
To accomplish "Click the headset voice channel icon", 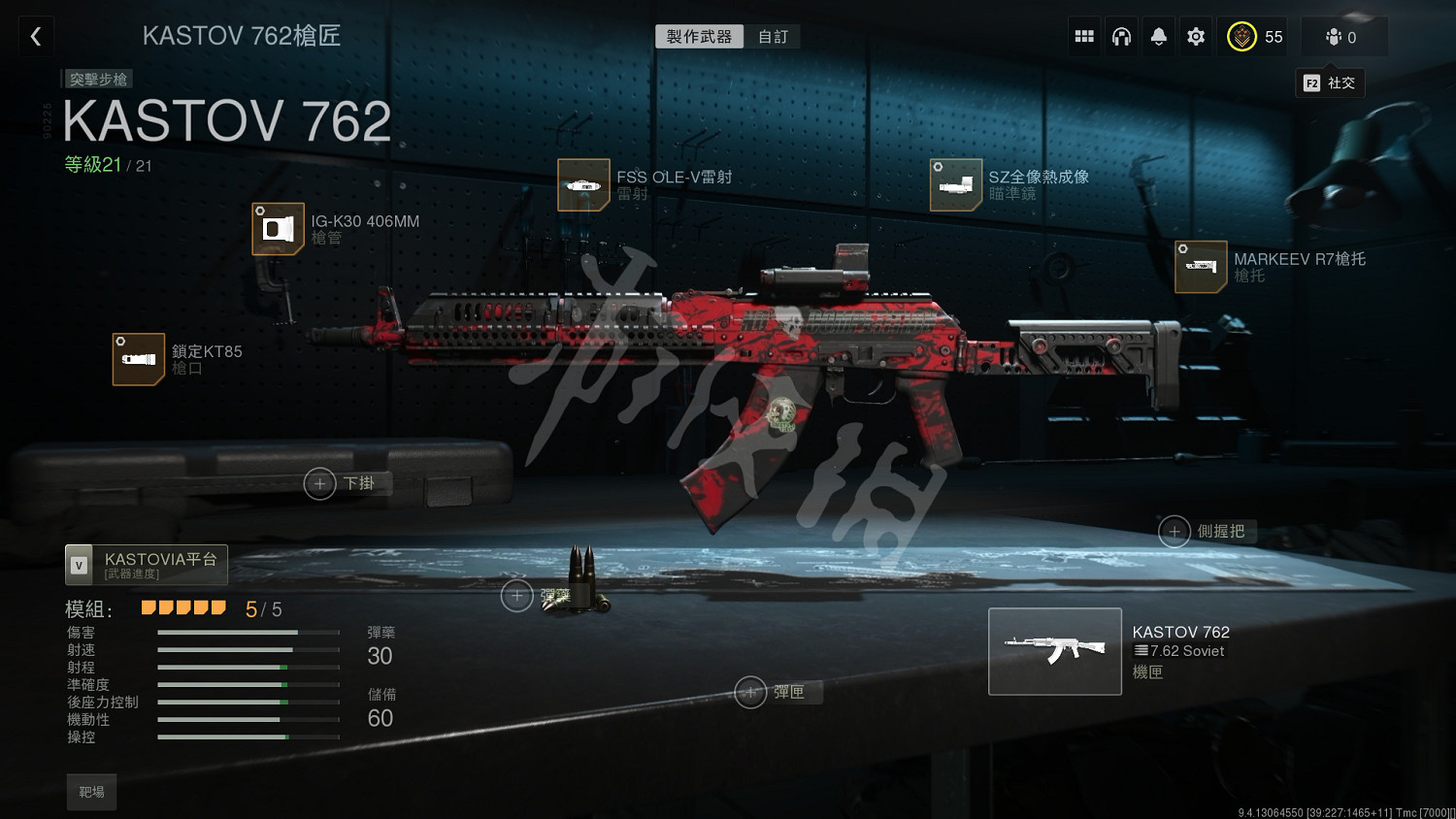I will pyautogui.click(x=1121, y=37).
